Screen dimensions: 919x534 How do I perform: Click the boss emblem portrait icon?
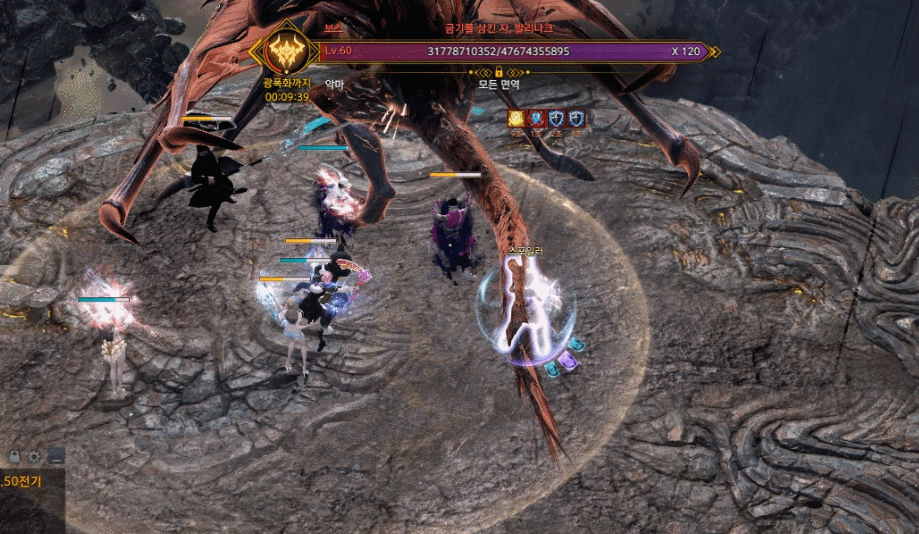pos(285,49)
